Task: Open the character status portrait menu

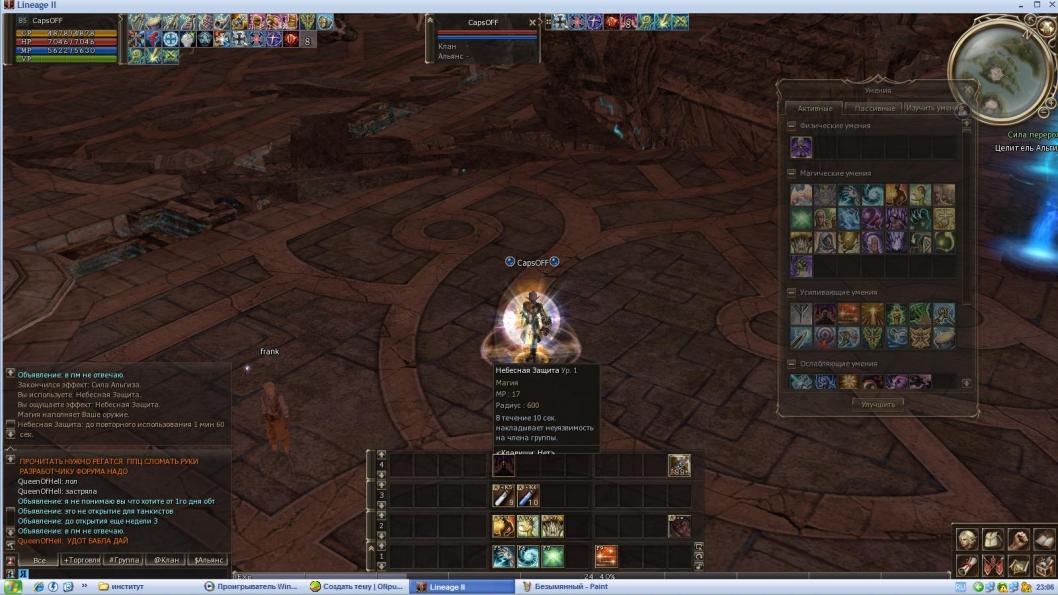Action: click(967, 539)
